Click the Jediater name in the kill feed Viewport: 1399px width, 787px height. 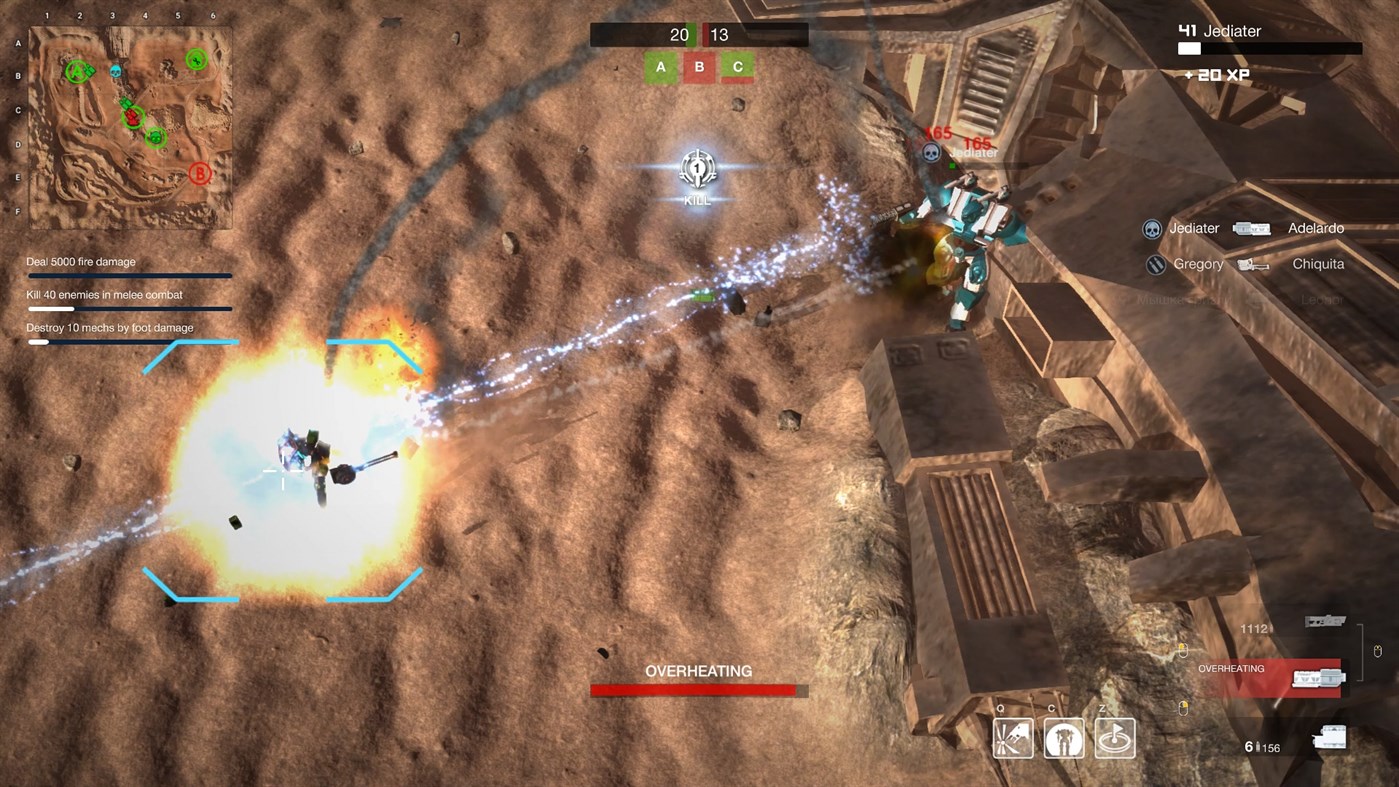(x=1194, y=228)
